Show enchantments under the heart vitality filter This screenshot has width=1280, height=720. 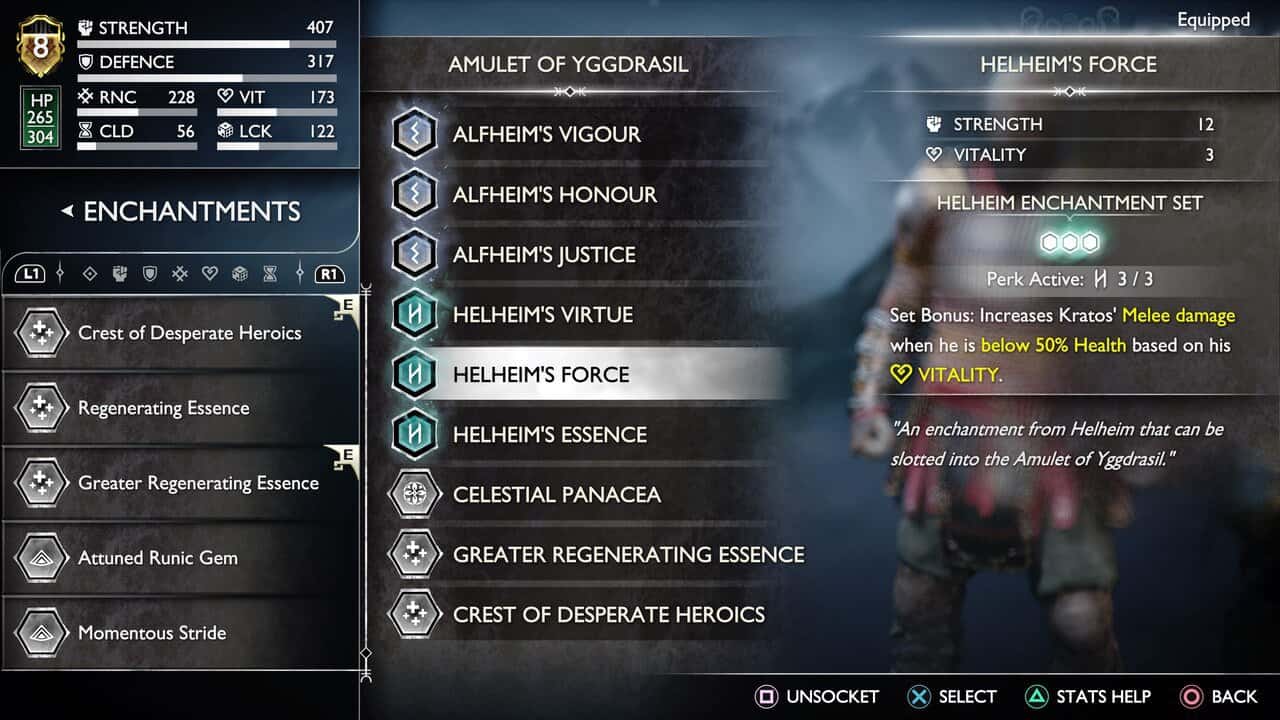[x=210, y=273]
